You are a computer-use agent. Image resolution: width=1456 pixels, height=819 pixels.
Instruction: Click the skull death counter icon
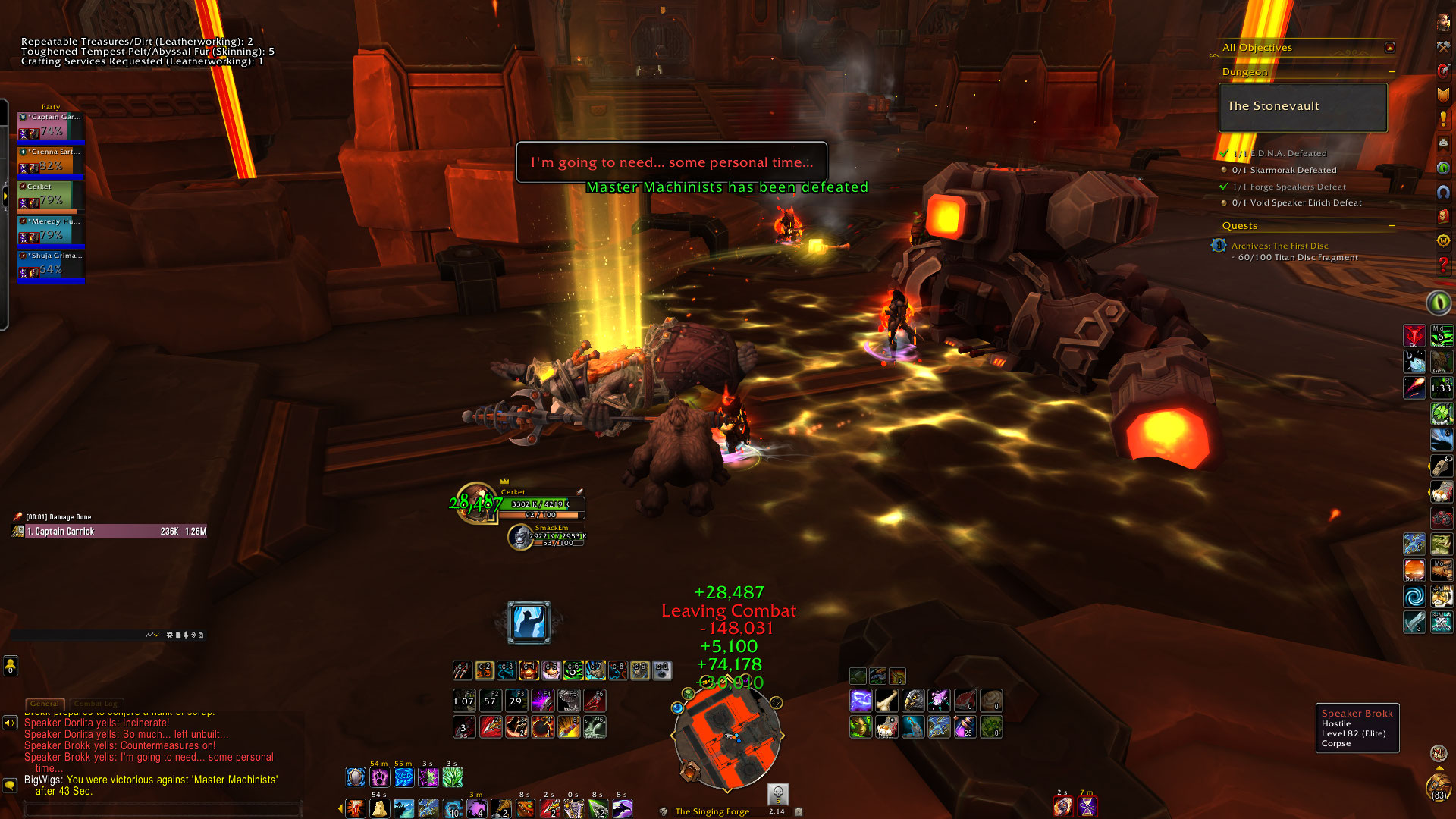(x=777, y=794)
